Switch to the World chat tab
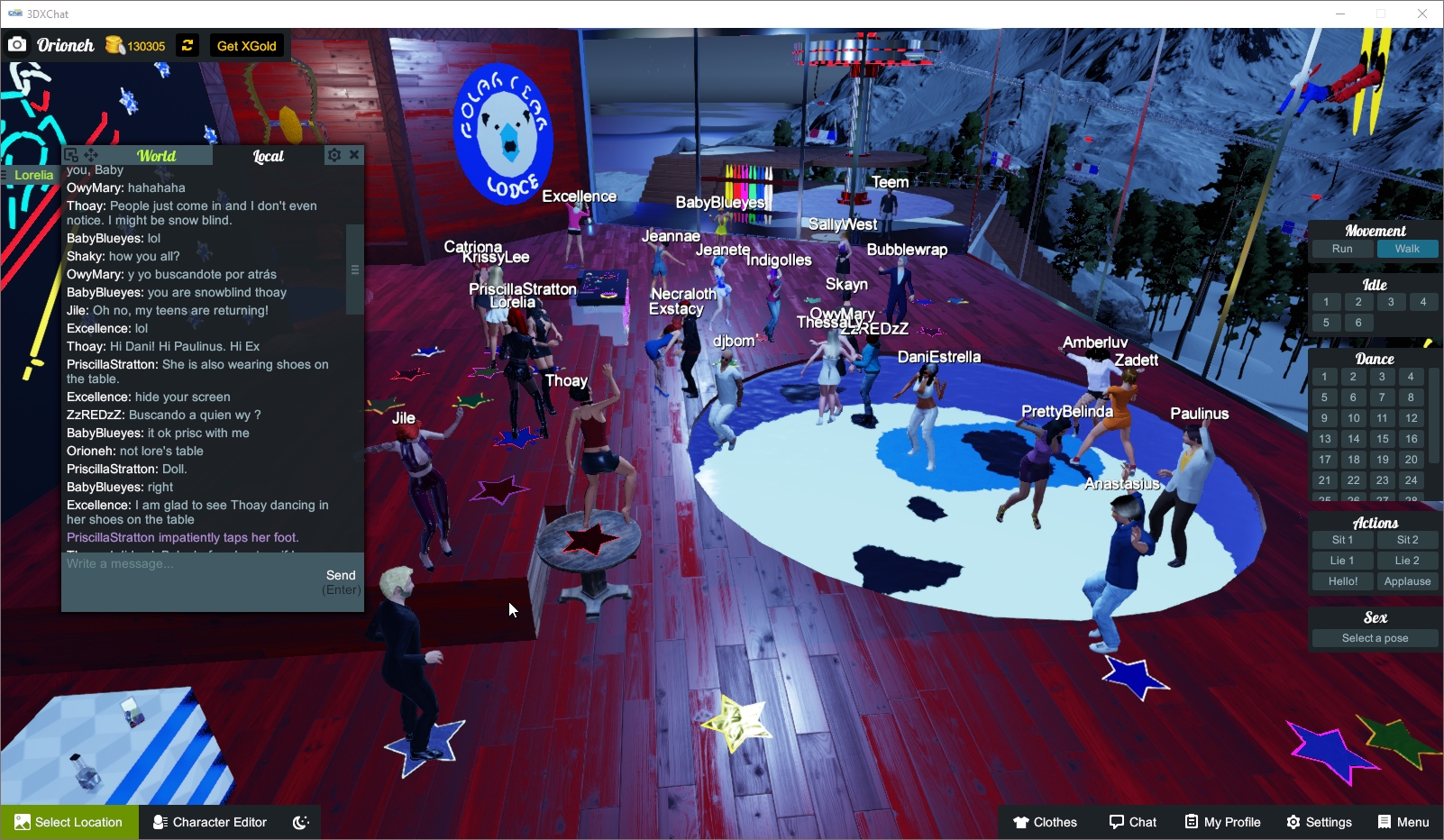 [x=156, y=155]
